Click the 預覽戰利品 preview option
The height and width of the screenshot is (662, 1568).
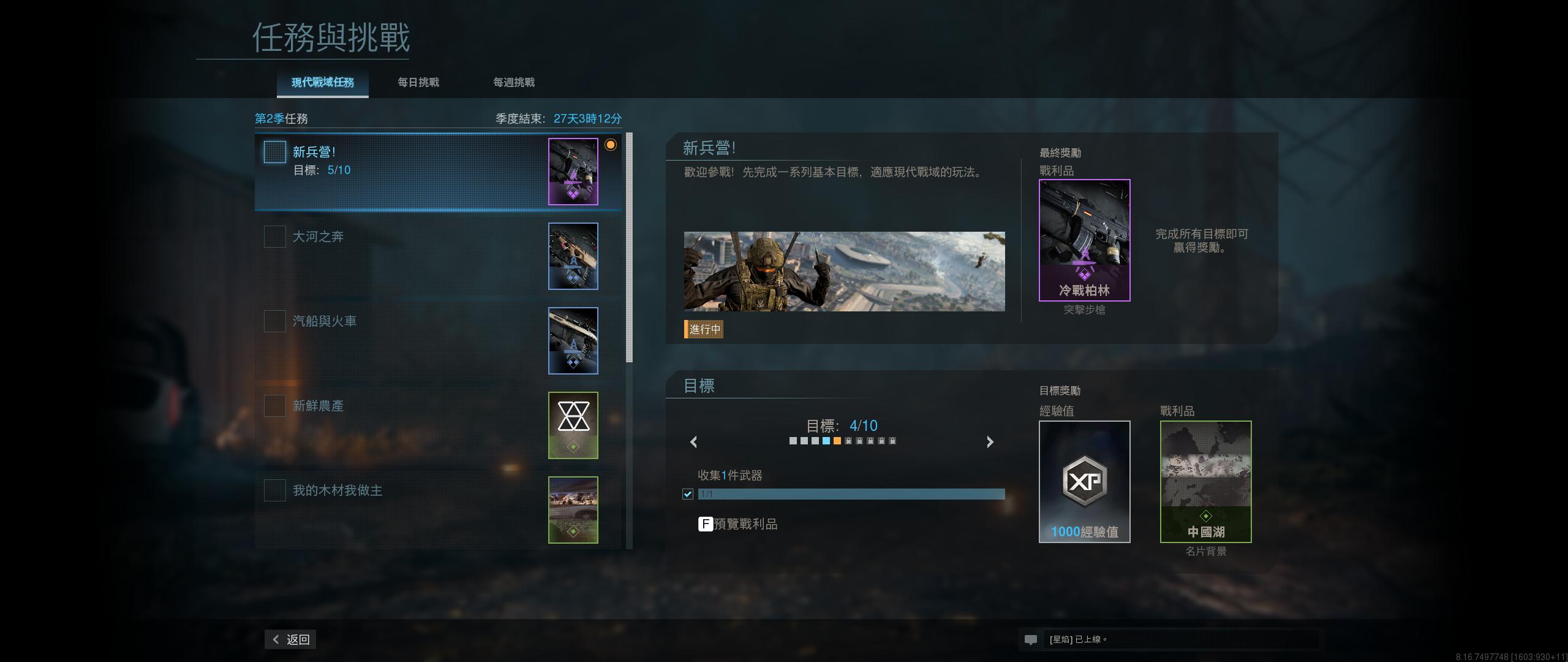coord(738,524)
